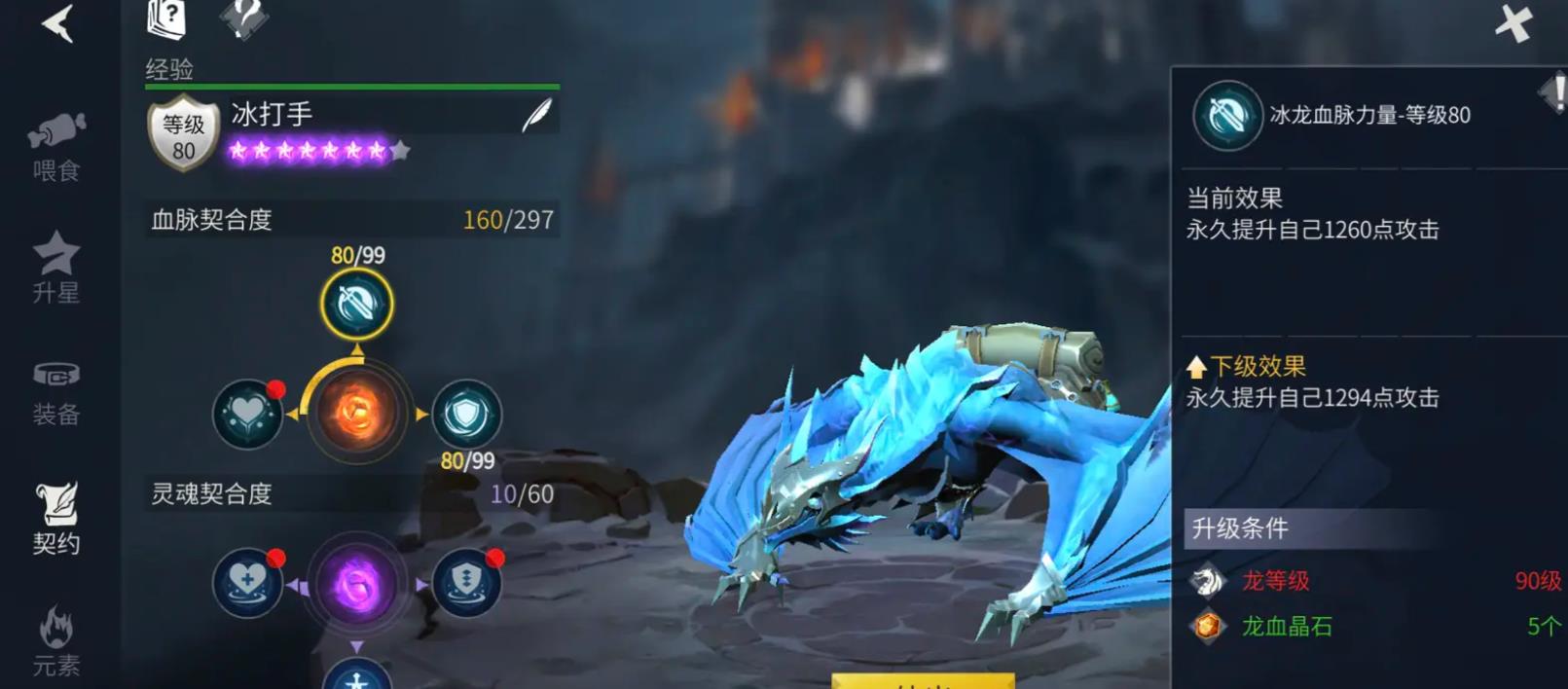Select the 契约 contract tab
The image size is (1568, 689).
pyautogui.click(x=56, y=518)
